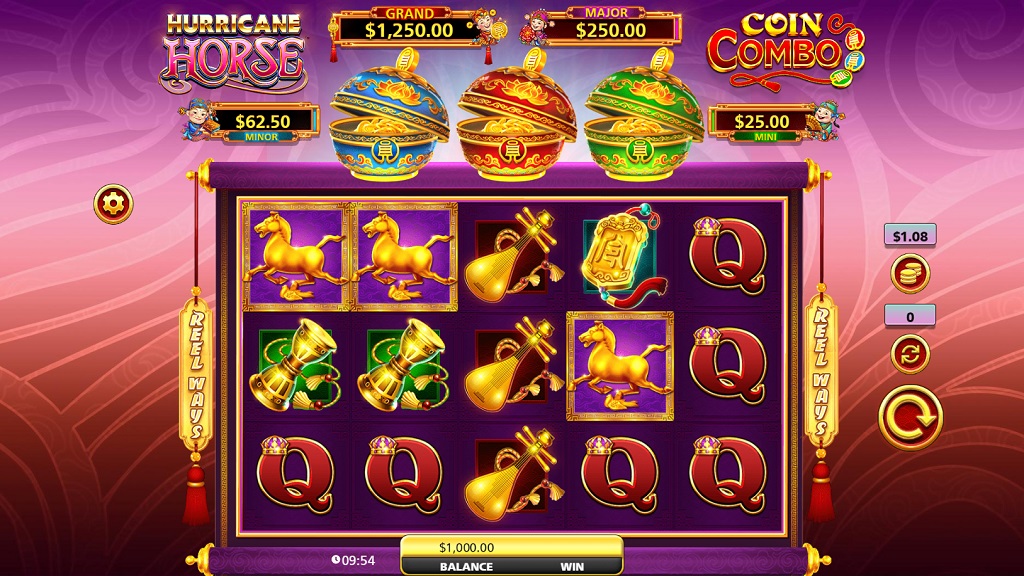Spin the reels with the large arrow button
Image resolution: width=1024 pixels, height=576 pixels.
click(910, 418)
